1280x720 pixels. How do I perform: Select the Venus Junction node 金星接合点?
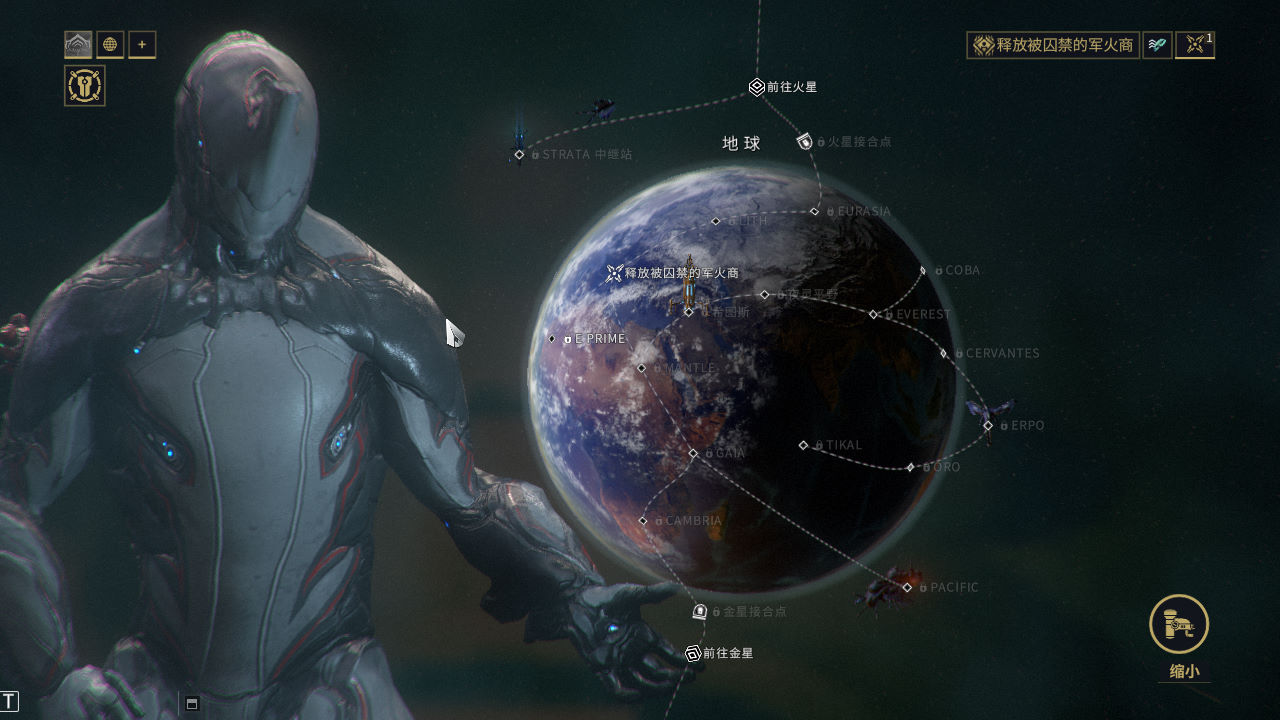coord(700,611)
